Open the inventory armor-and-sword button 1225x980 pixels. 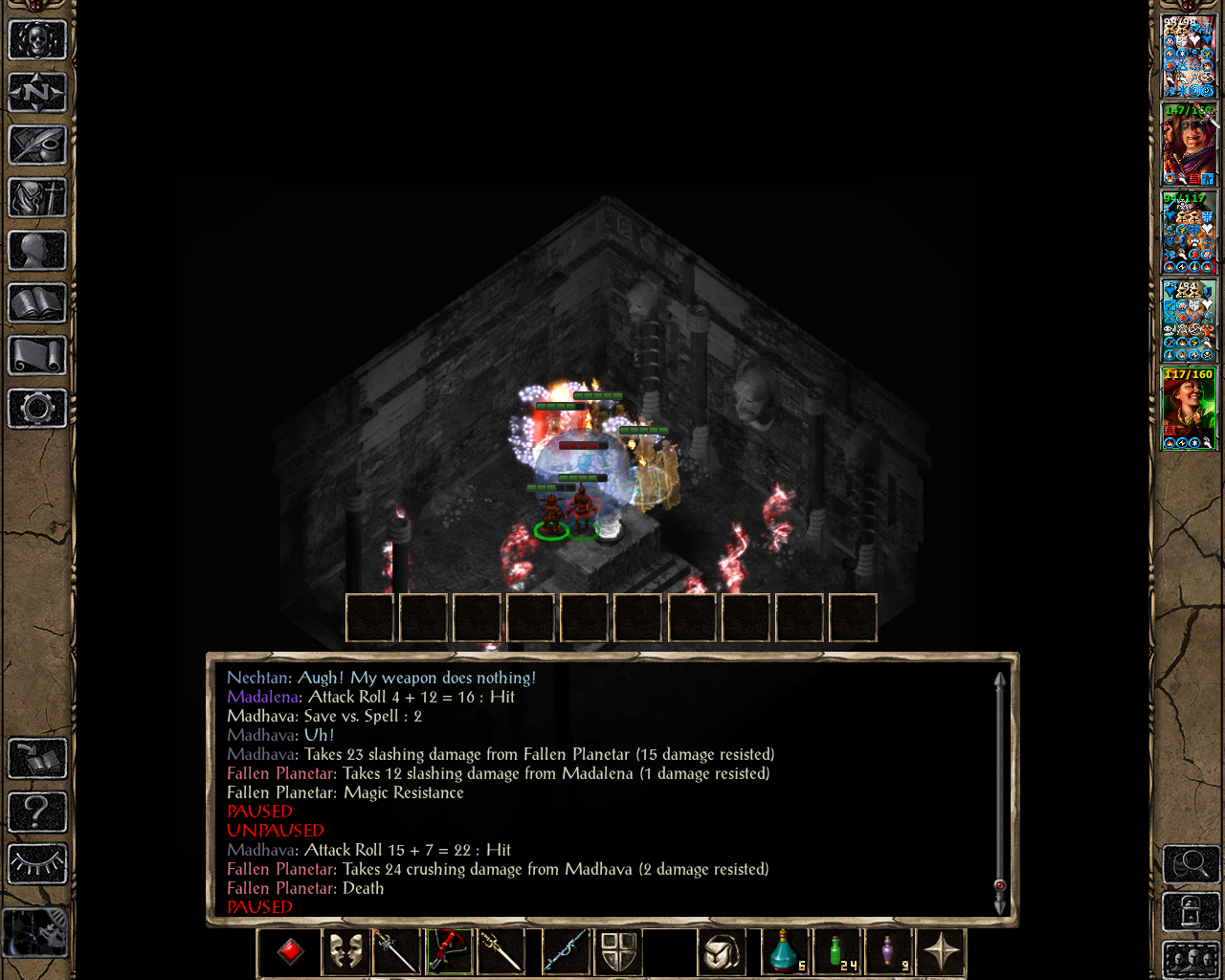click(x=37, y=198)
